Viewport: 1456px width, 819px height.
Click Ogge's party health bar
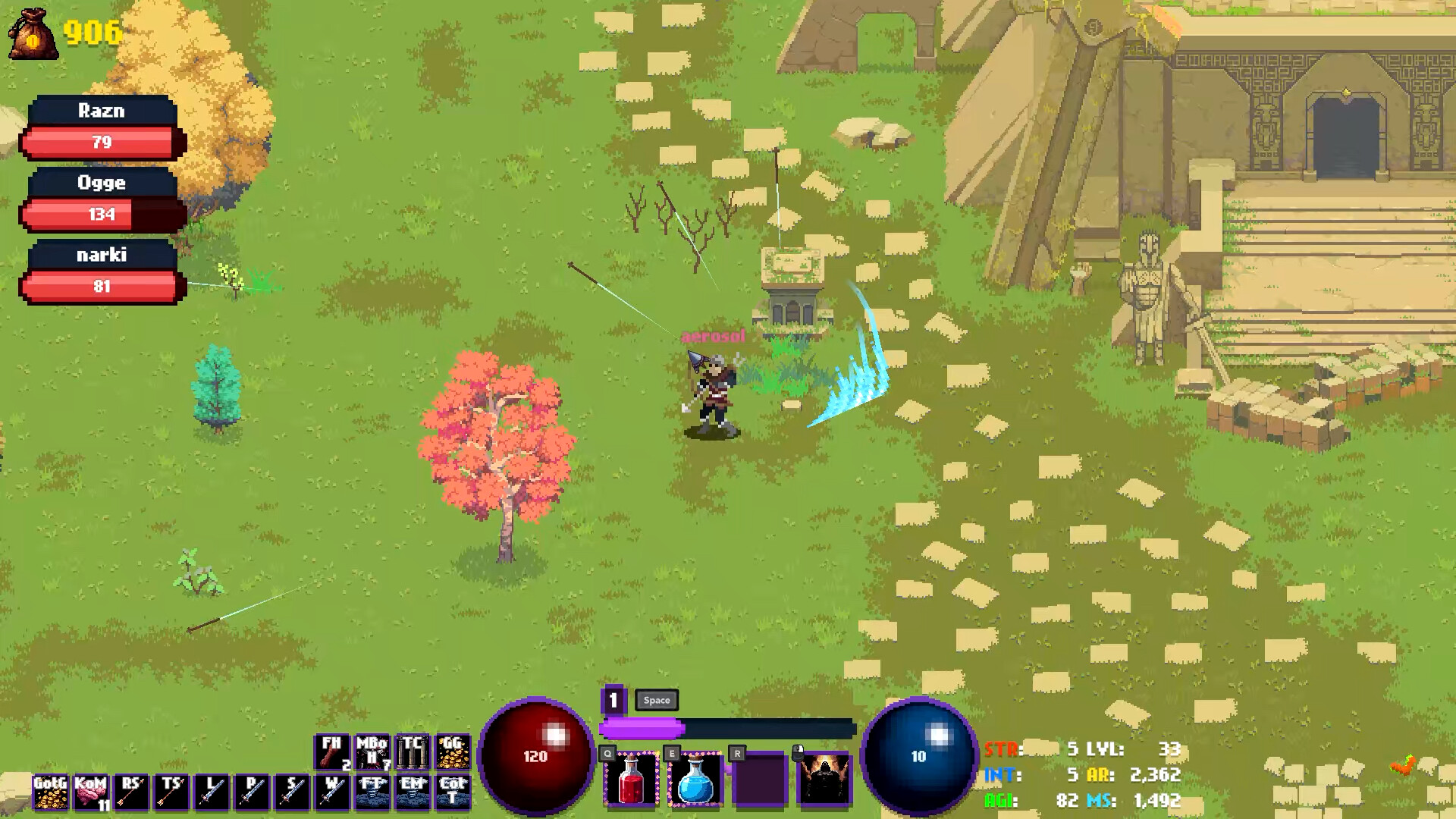pos(102,213)
